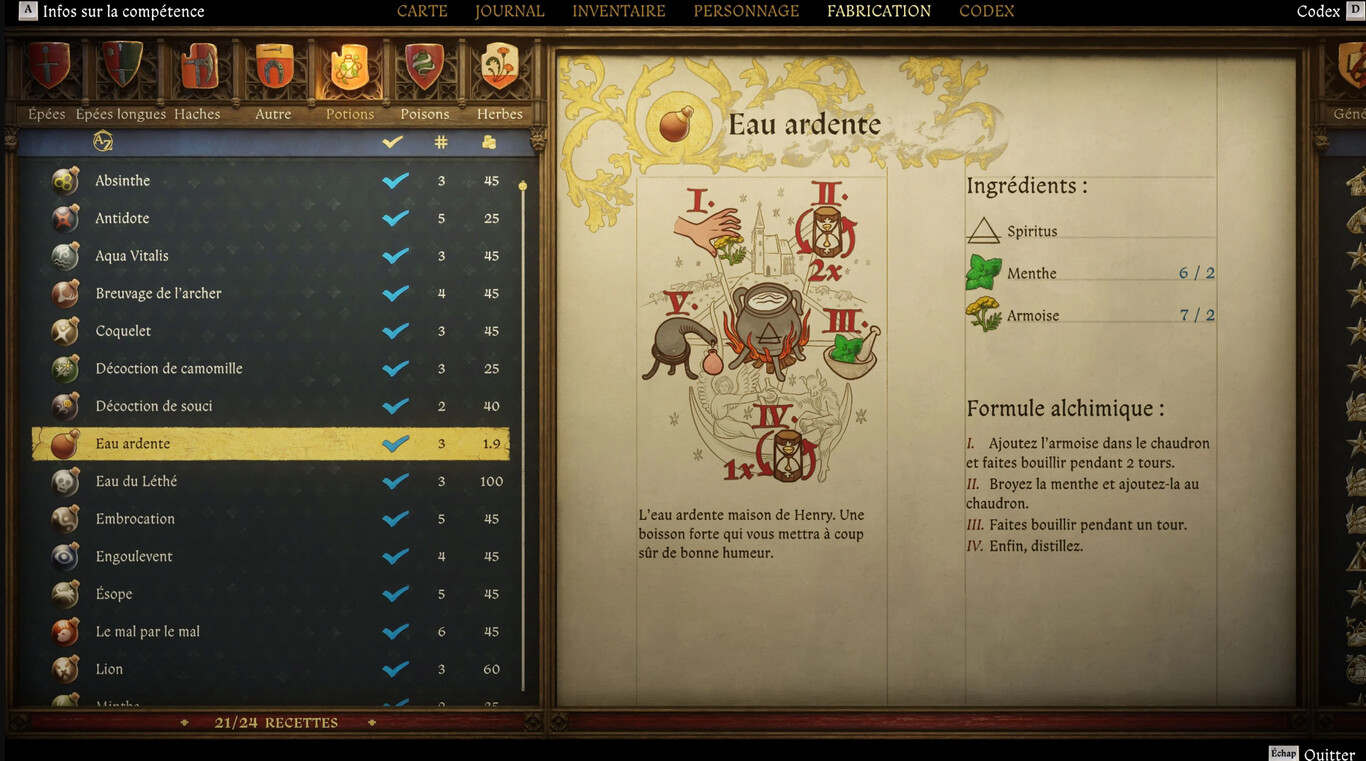Sort recipes by price using coins icon
The height and width of the screenshot is (761, 1366).
click(x=488, y=141)
